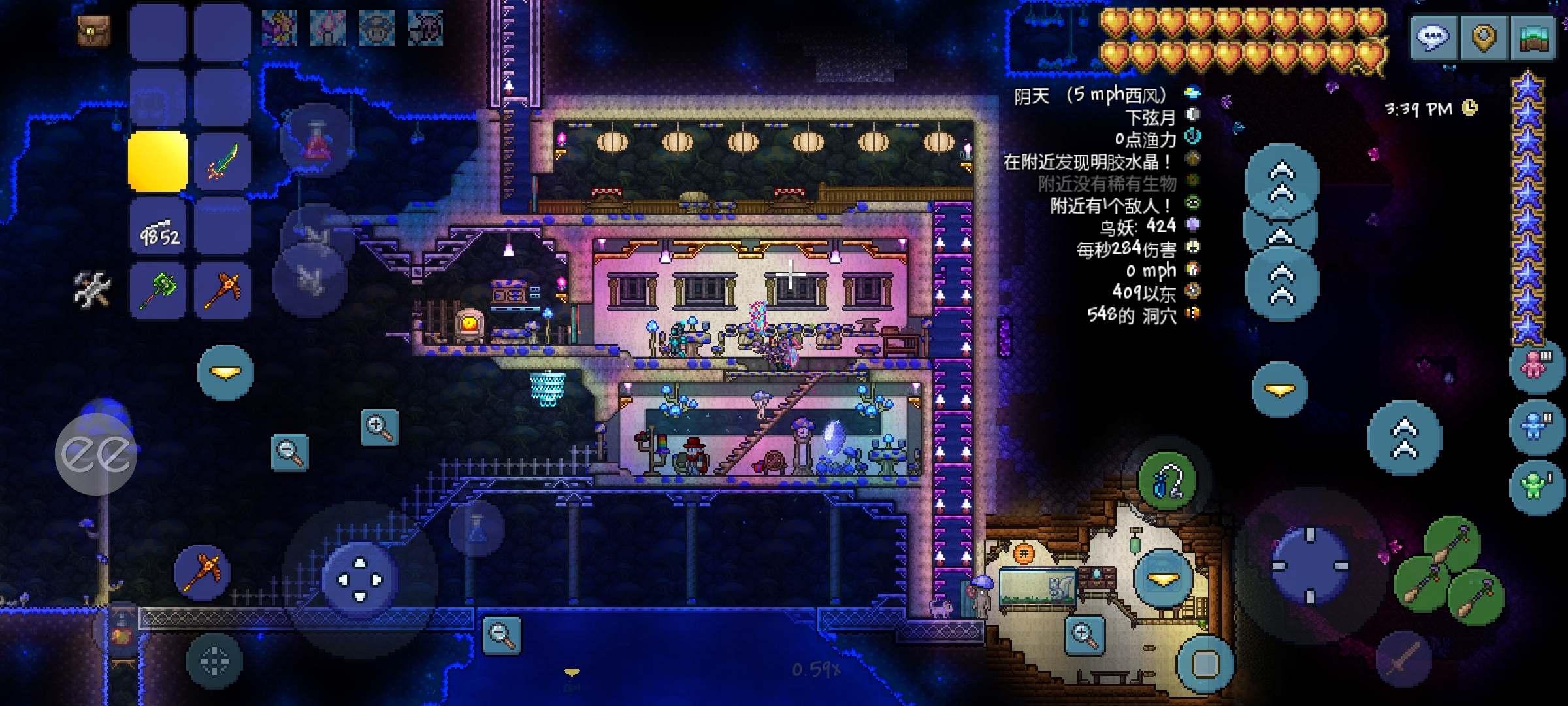Choose the green hammer hotbar slot

click(x=157, y=291)
